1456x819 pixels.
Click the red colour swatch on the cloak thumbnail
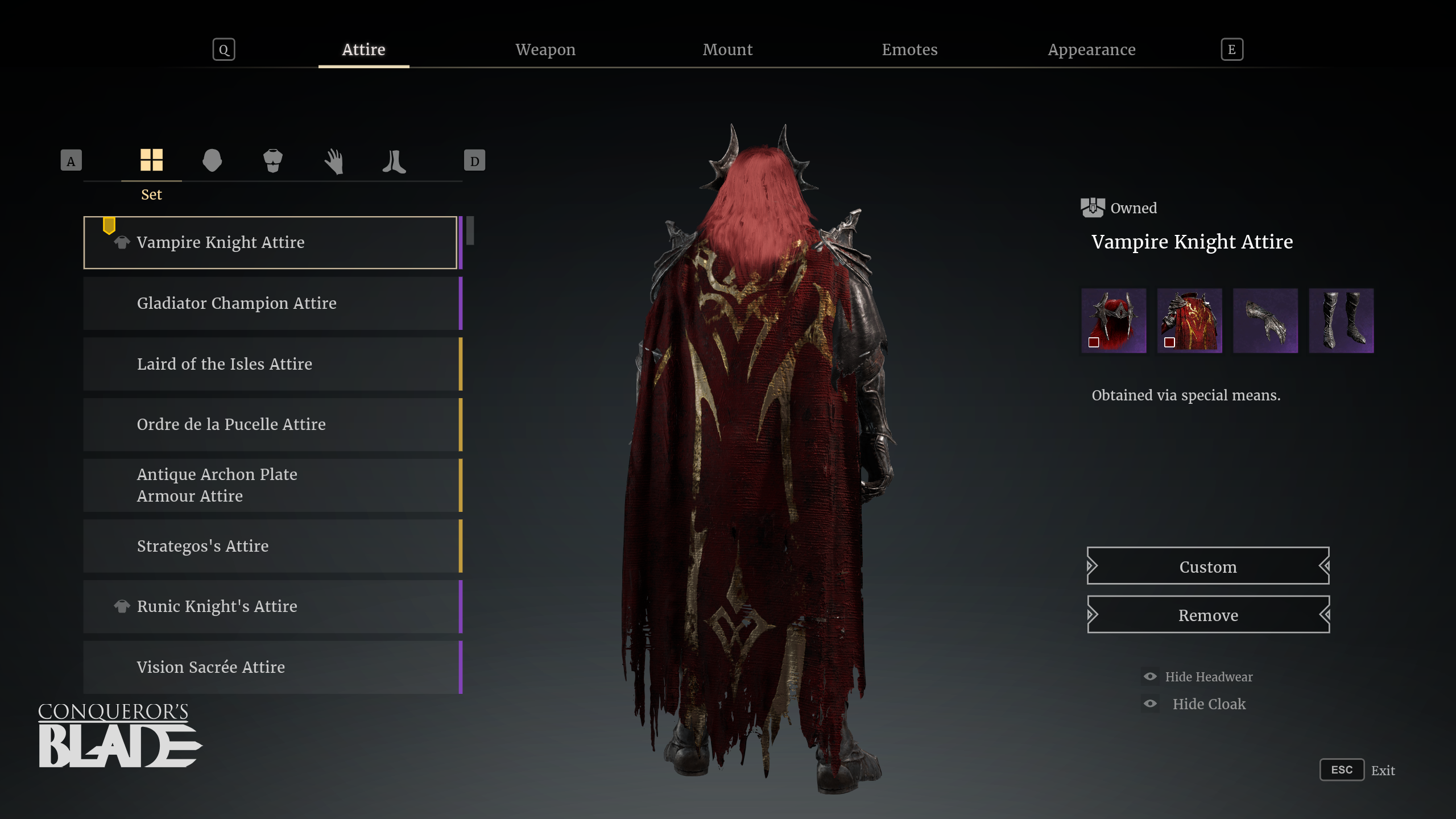[x=1170, y=342]
